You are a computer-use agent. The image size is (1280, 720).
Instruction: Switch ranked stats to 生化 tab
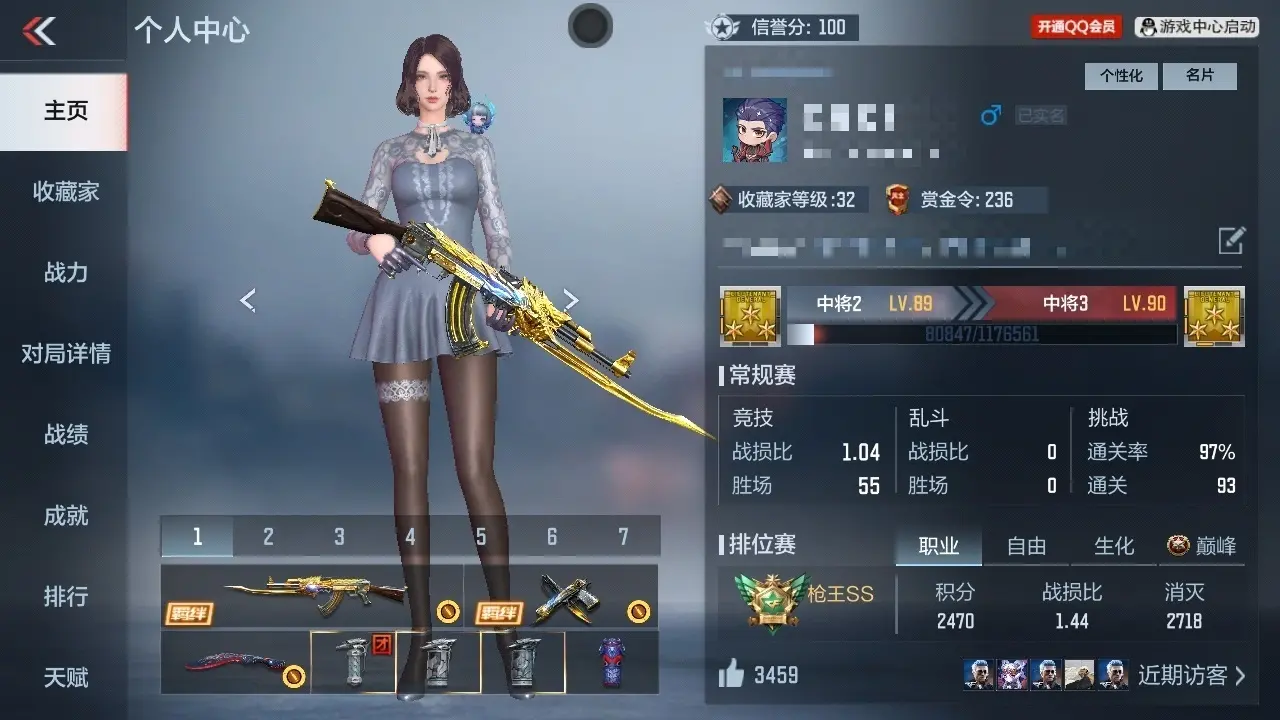pos(1114,546)
